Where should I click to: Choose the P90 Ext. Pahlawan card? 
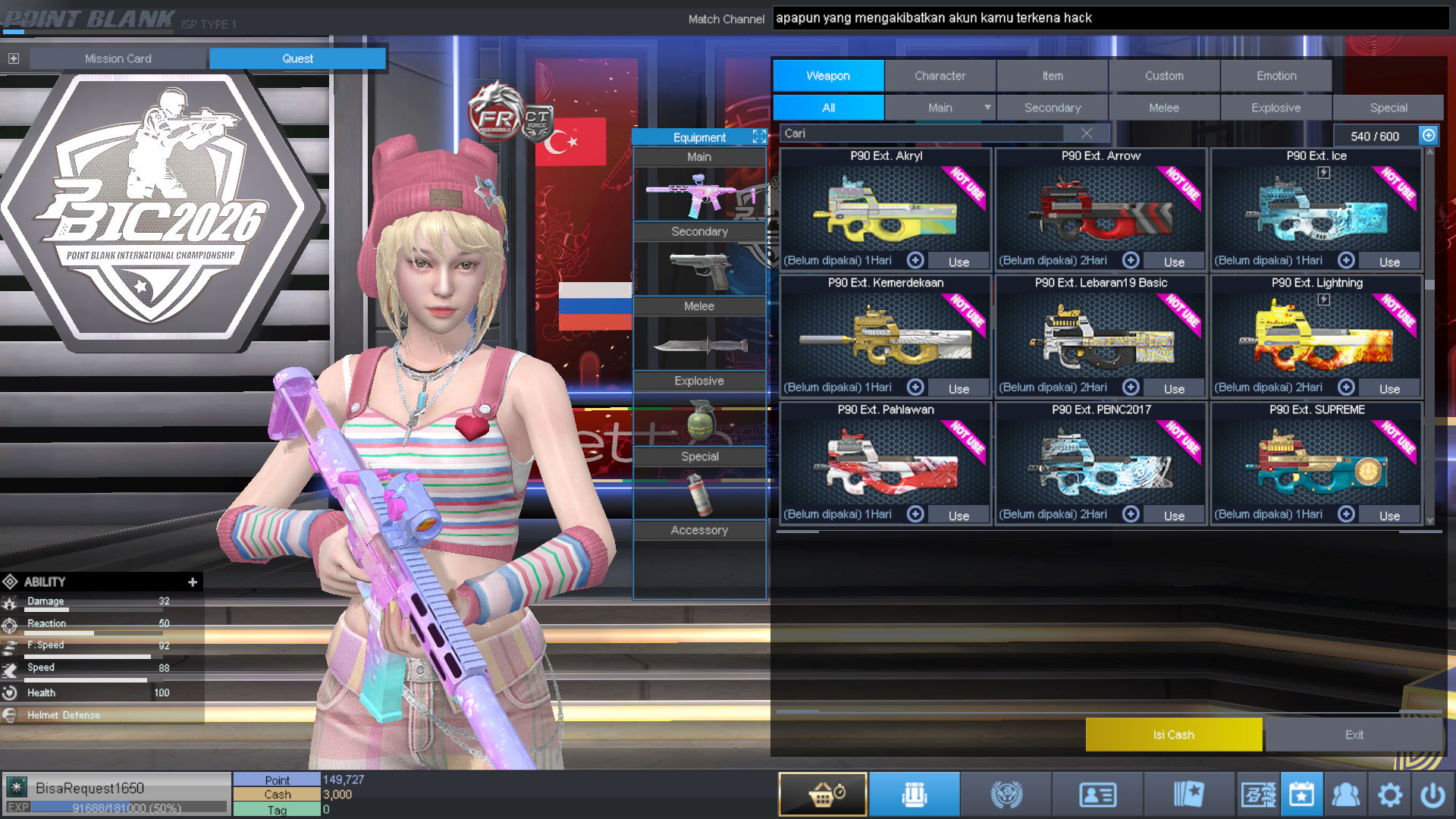tap(886, 460)
